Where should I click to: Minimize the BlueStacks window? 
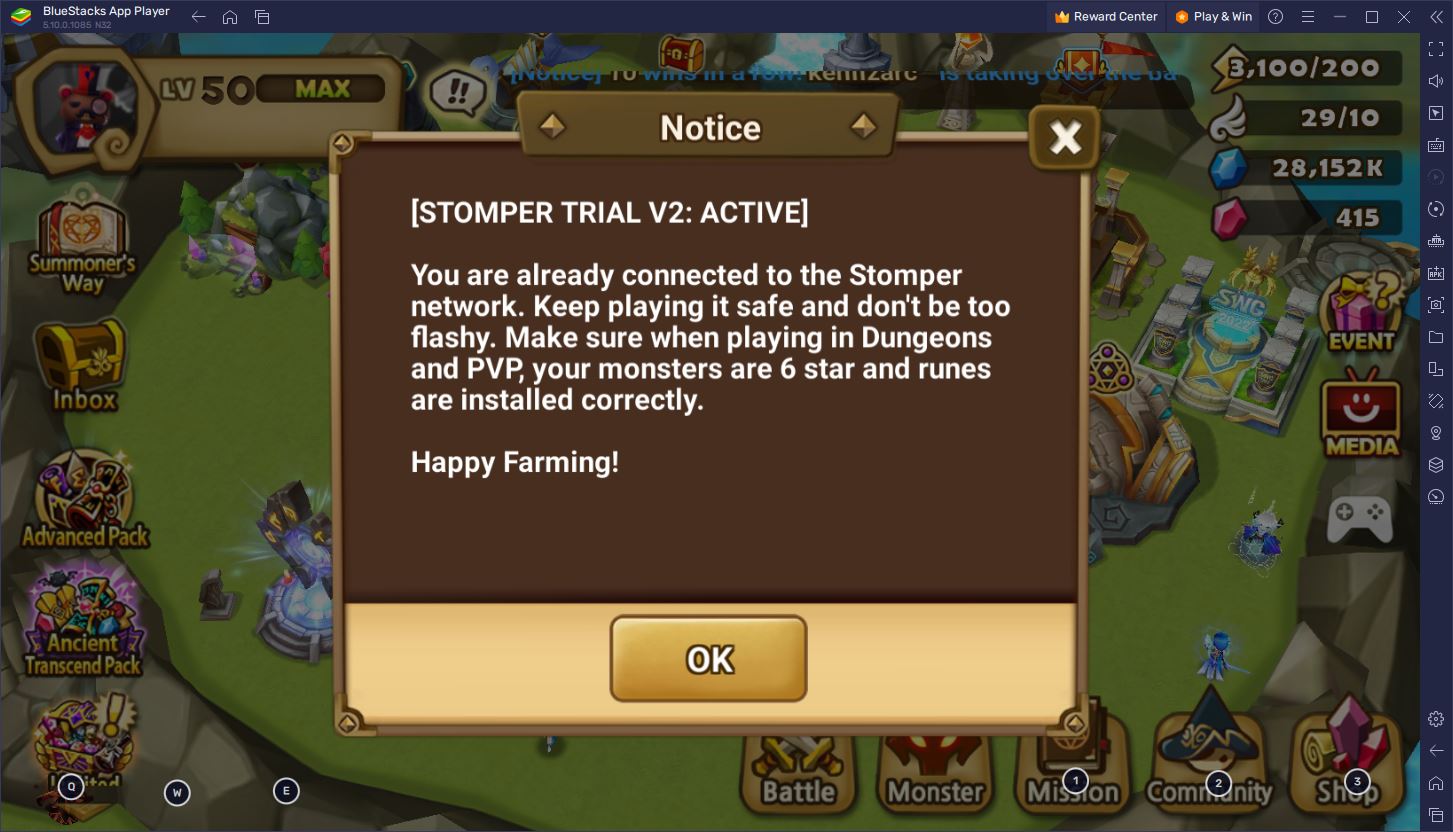tap(1340, 17)
